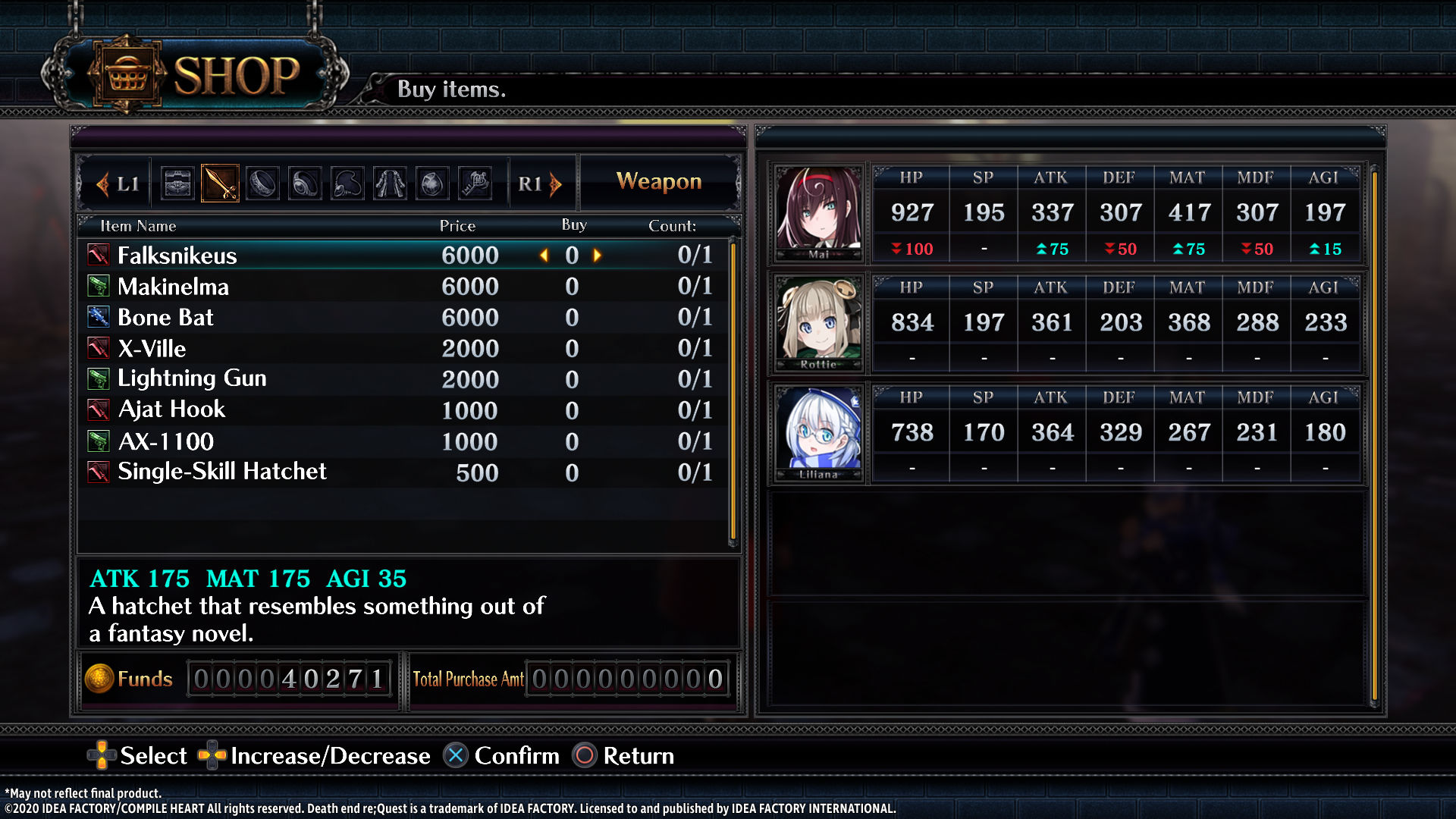Show the necklace category tab
Viewport: 1456px width, 819px height.
(347, 184)
